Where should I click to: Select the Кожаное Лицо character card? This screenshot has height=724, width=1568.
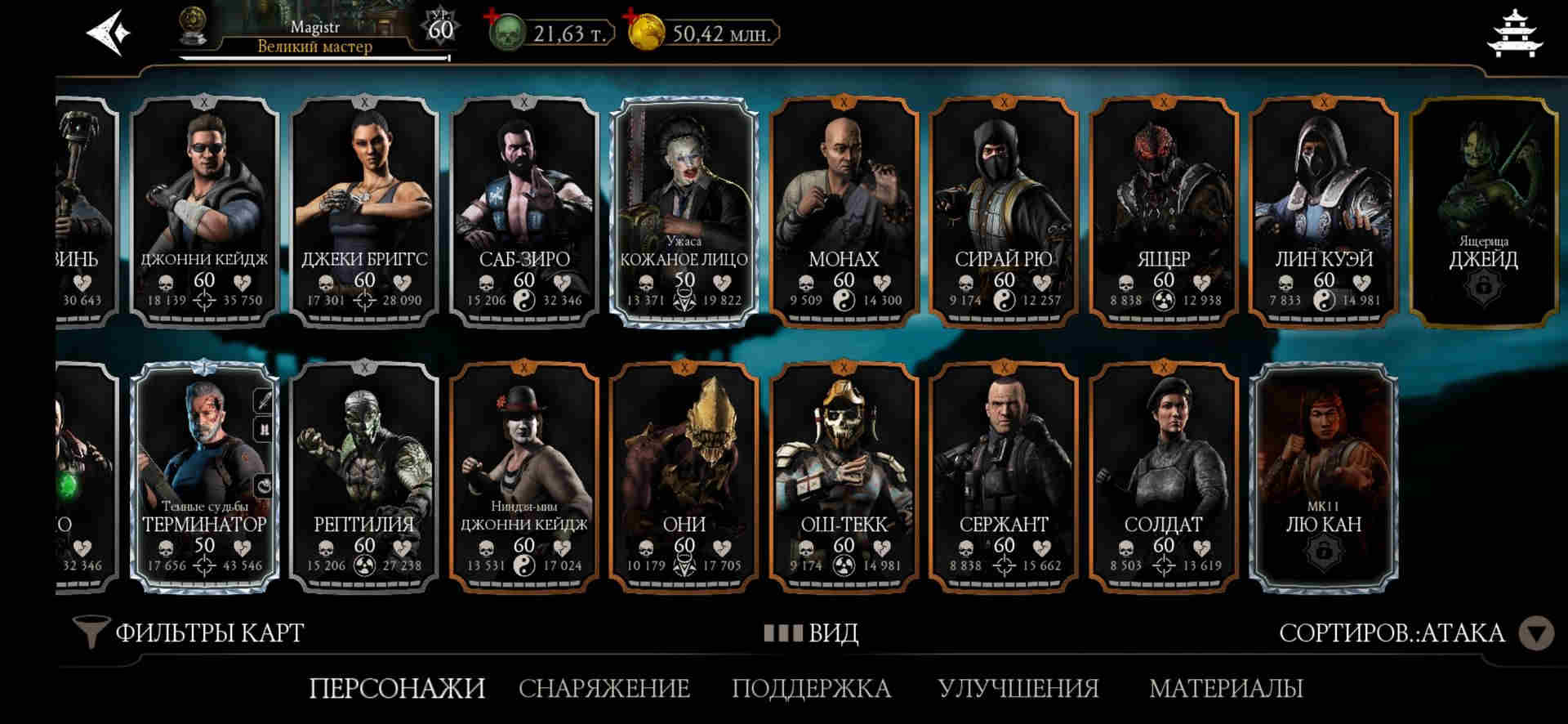click(684, 212)
